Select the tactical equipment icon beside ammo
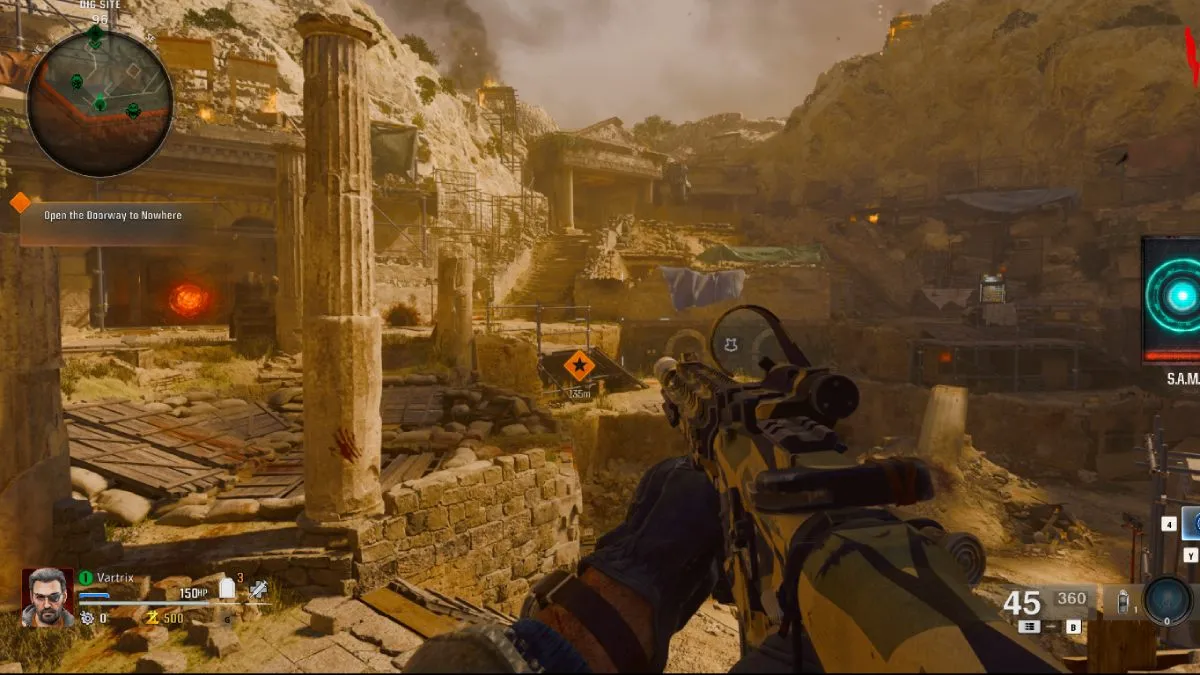 click(1121, 604)
